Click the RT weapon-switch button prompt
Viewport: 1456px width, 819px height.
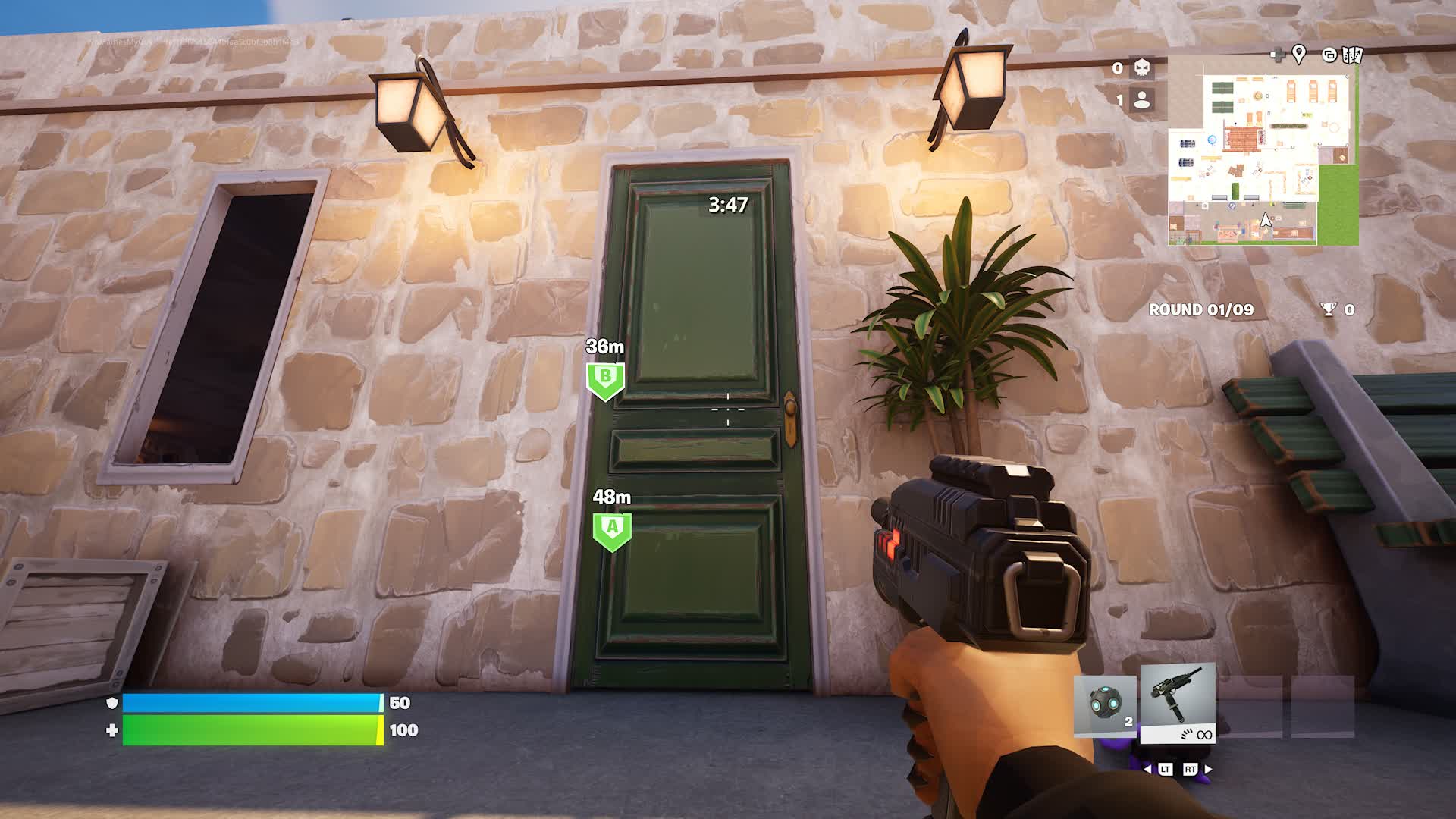coord(1191,769)
